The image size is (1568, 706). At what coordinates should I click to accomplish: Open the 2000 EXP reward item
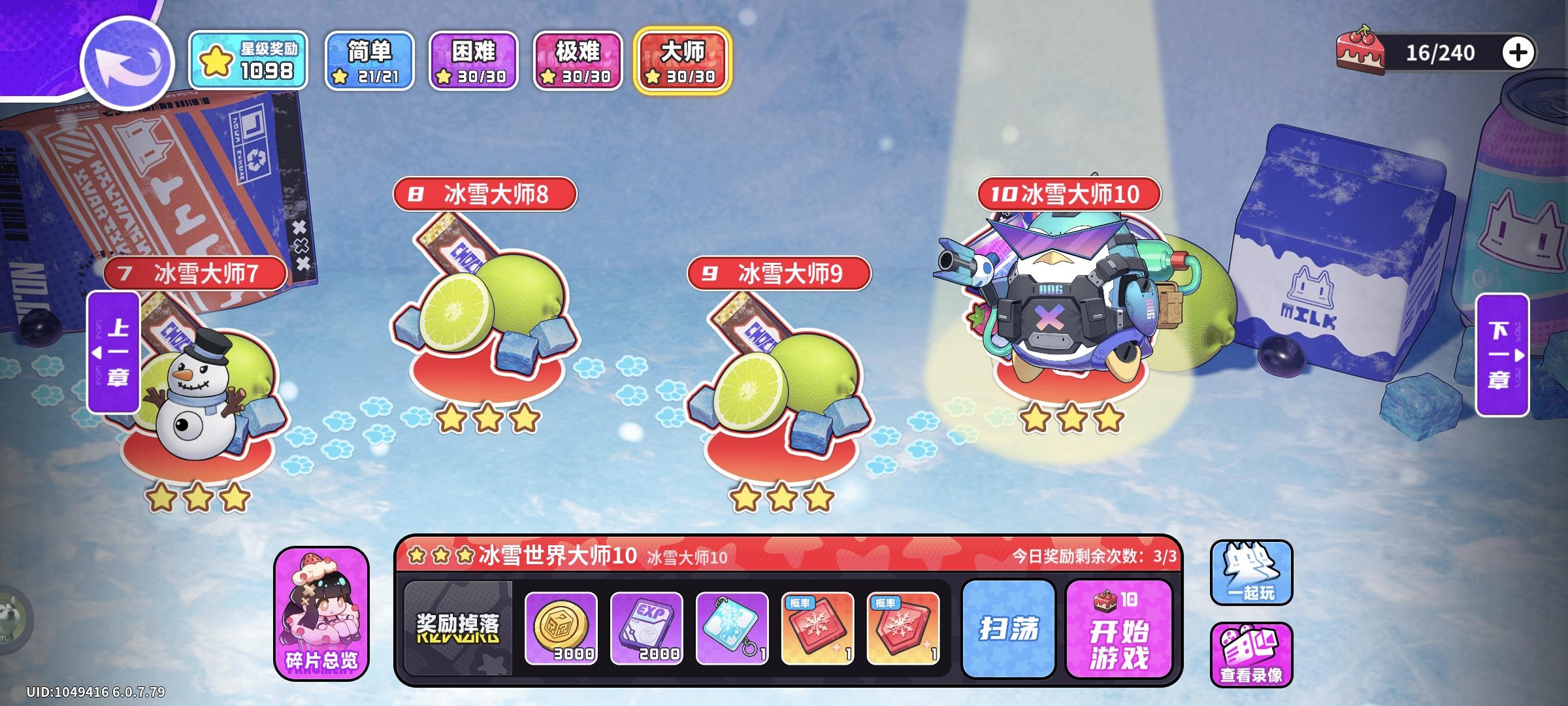pyautogui.click(x=647, y=628)
